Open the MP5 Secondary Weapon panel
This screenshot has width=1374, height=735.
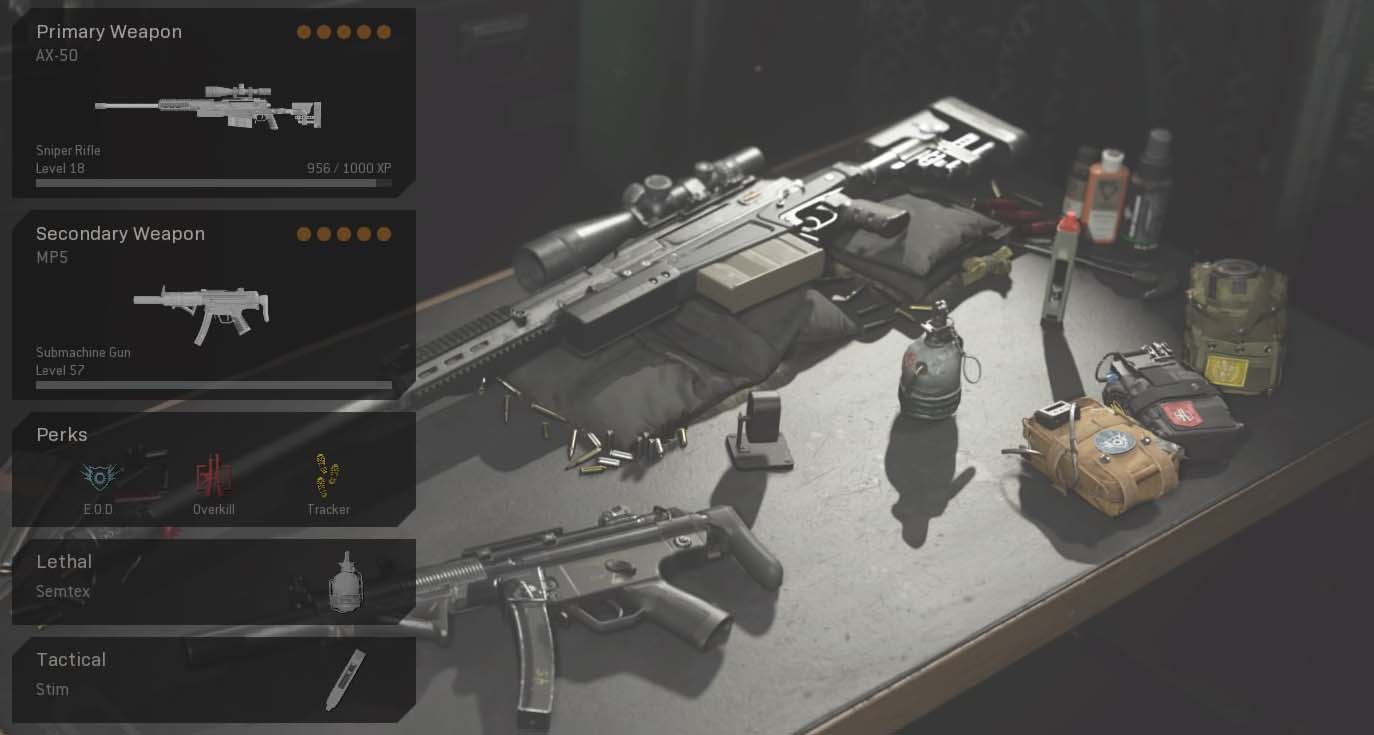[x=213, y=305]
